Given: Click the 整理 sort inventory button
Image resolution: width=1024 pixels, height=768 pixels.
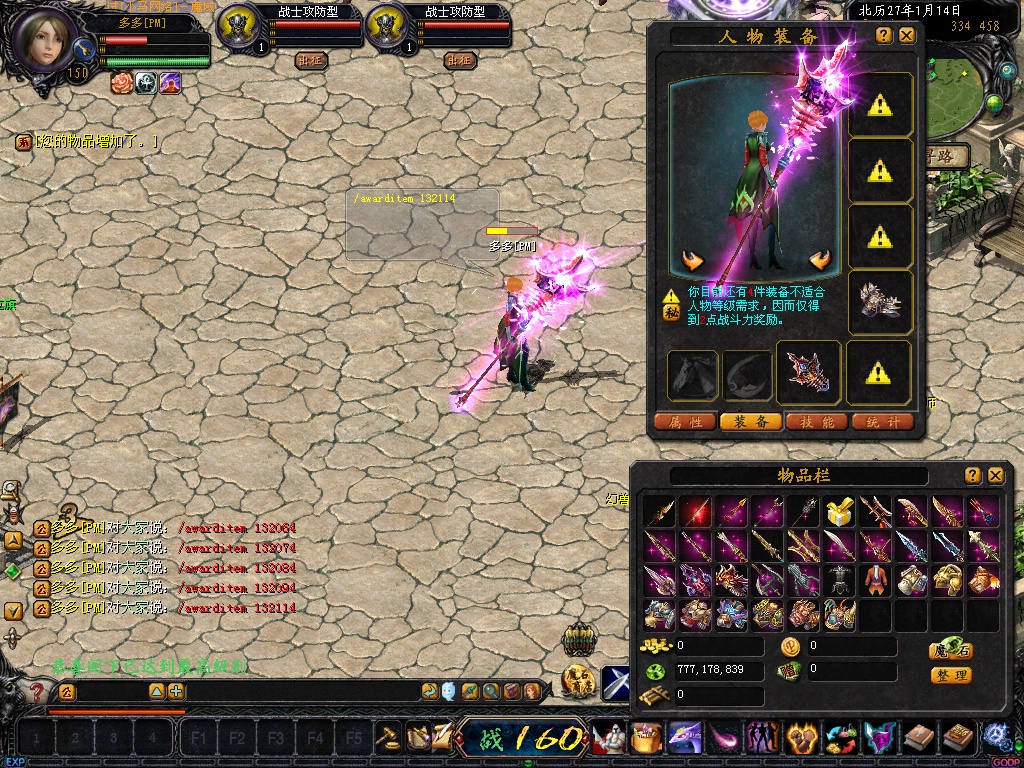Looking at the screenshot, I should [x=950, y=675].
